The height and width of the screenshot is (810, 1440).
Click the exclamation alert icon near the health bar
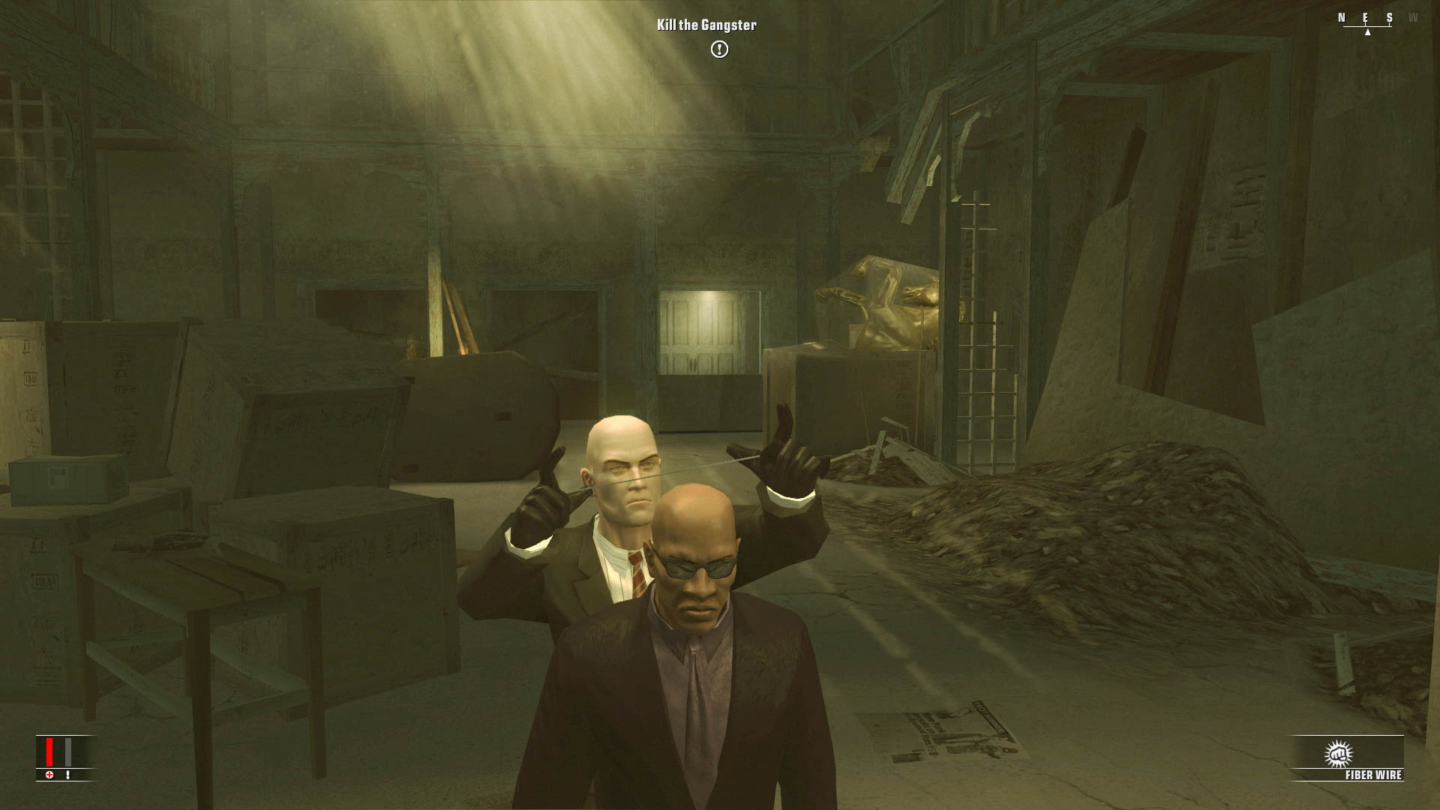(68, 775)
